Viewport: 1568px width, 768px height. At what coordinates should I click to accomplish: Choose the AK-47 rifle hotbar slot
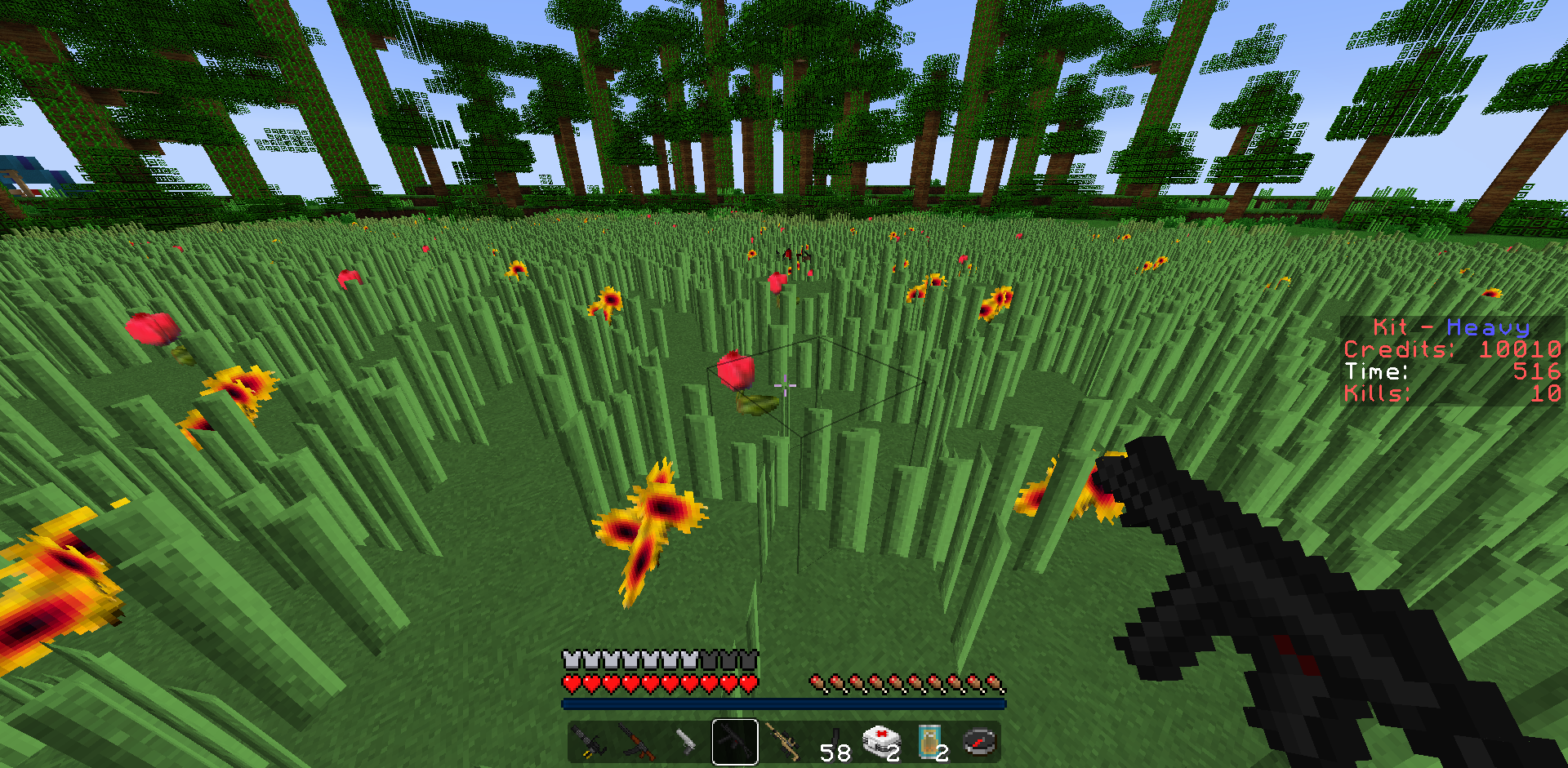(x=637, y=742)
